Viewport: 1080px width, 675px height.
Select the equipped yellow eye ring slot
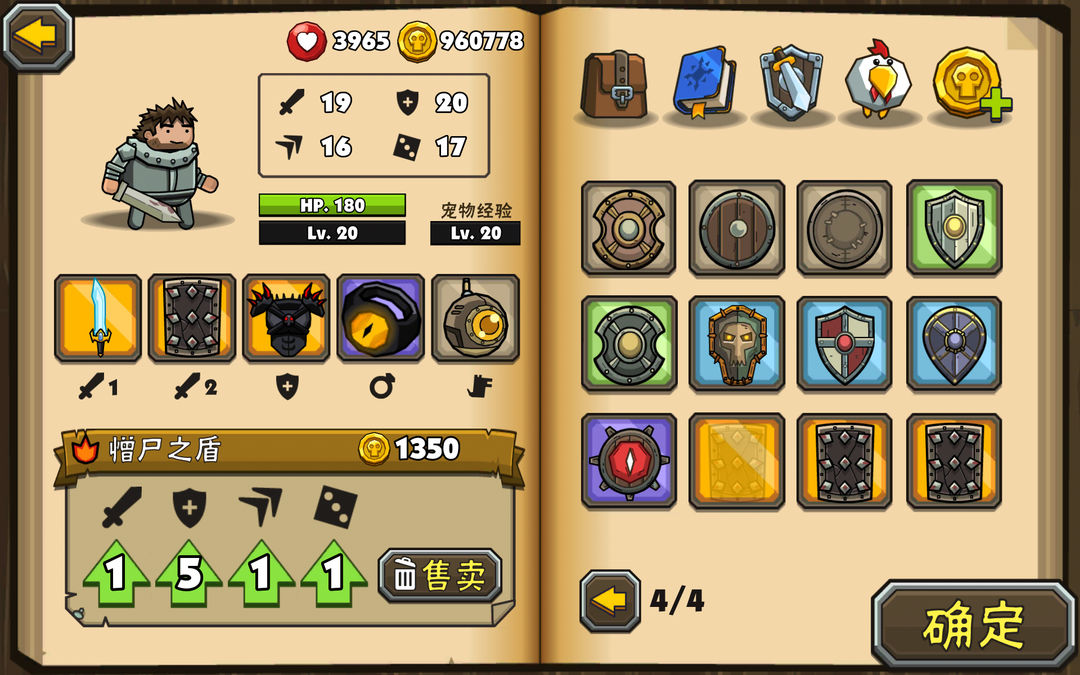click(380, 318)
